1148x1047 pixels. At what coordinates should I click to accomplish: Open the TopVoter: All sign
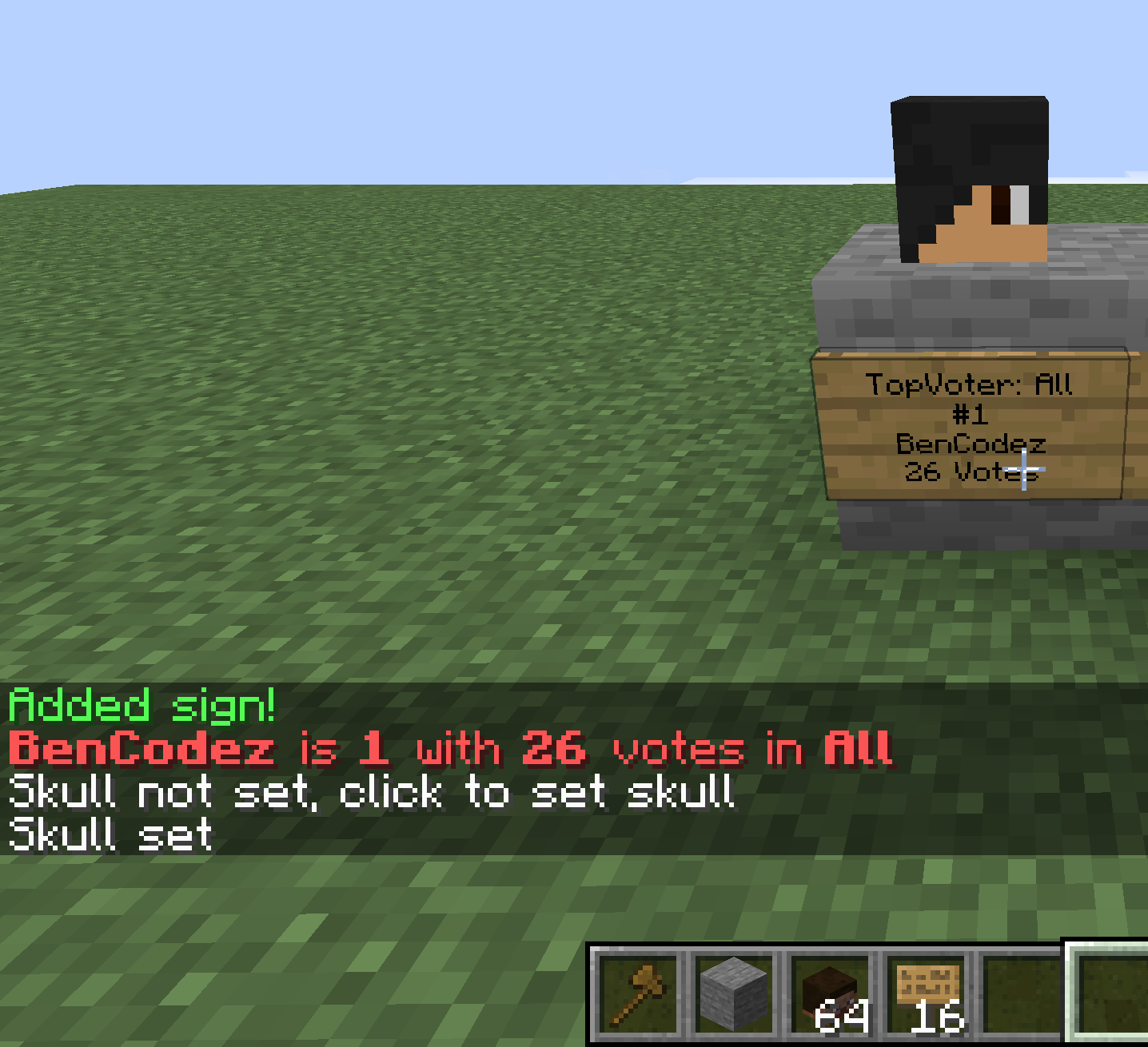pos(970,384)
